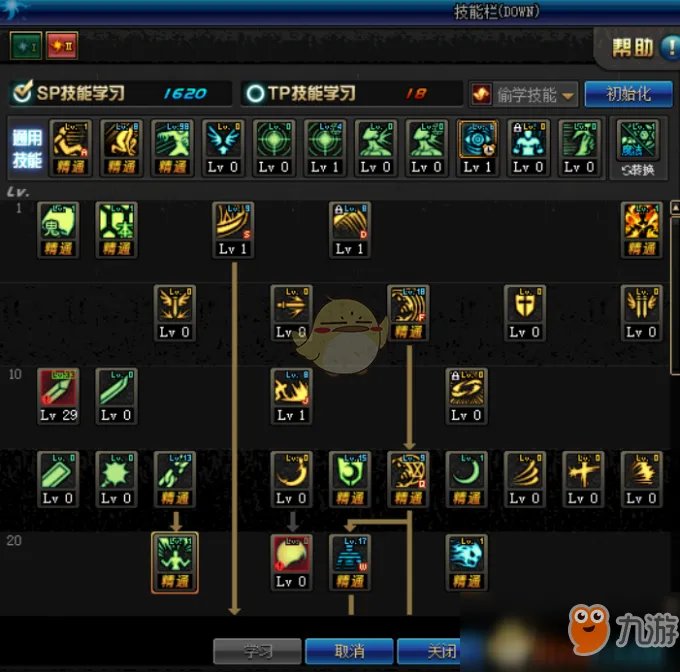Image resolution: width=680 pixels, height=672 pixels.
Task: Select the blue ghostly face skill icon
Action: point(466,561)
